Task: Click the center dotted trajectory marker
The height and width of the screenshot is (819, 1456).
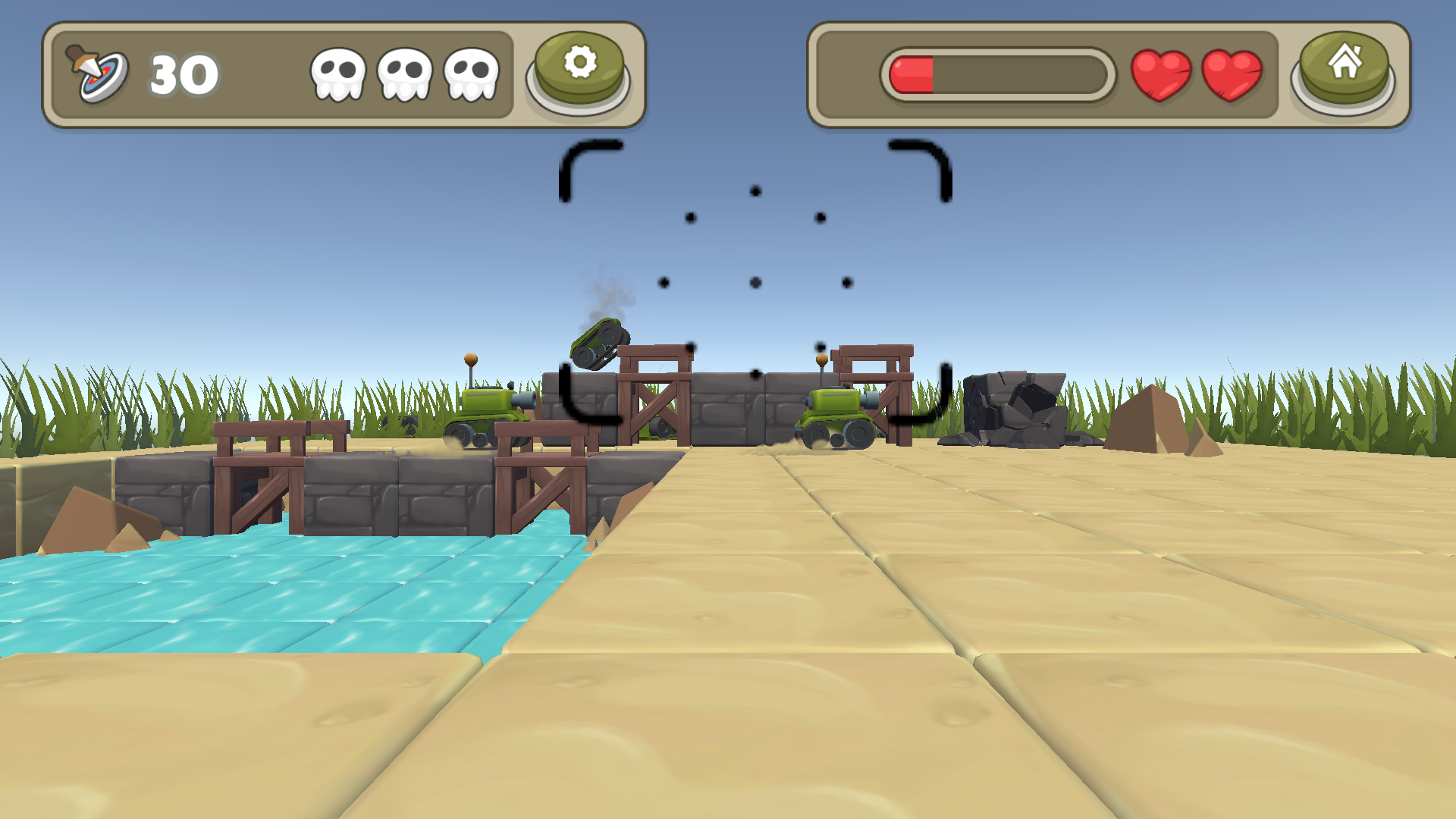Action: coord(755,282)
